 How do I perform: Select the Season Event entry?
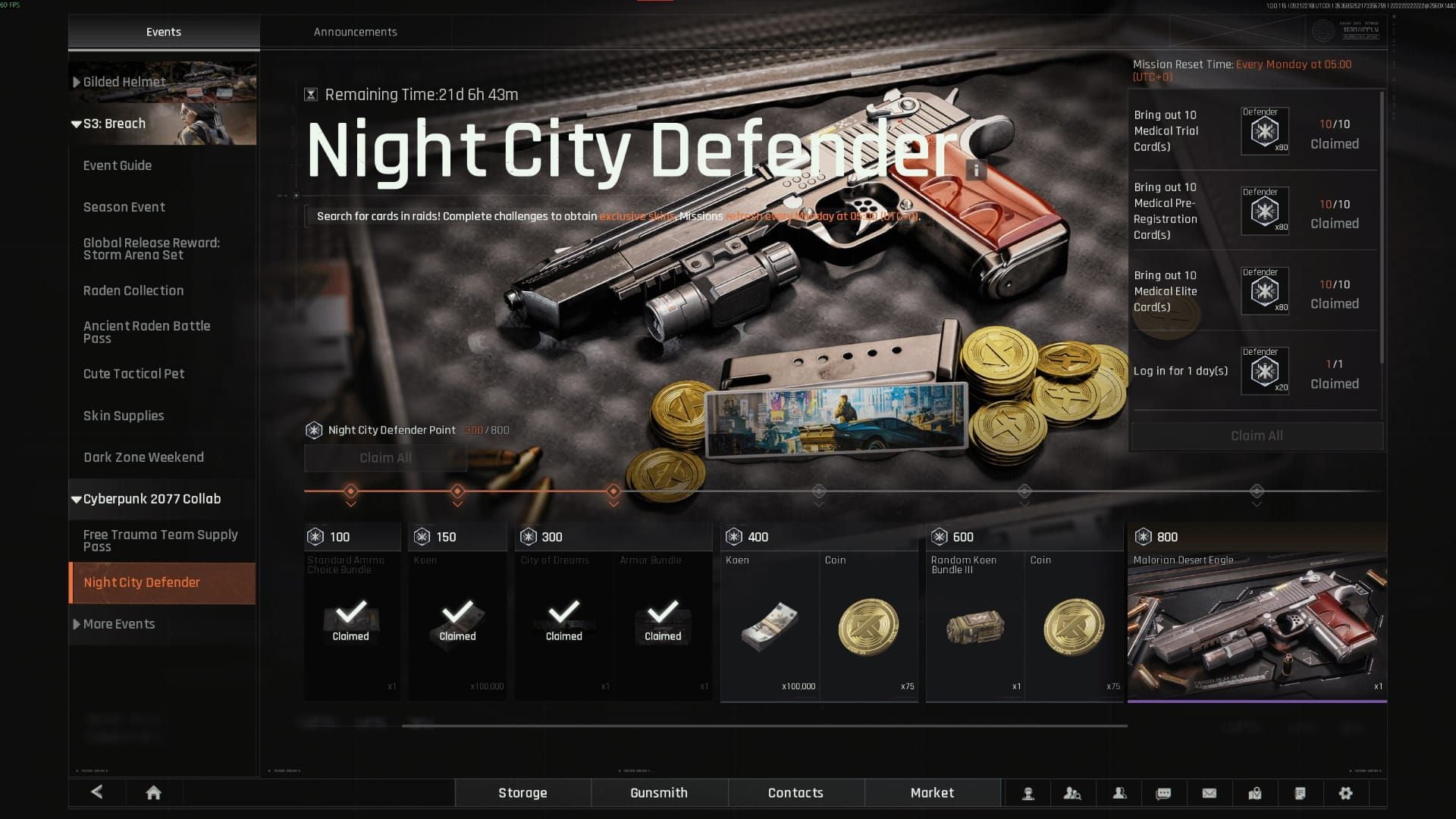pos(124,207)
